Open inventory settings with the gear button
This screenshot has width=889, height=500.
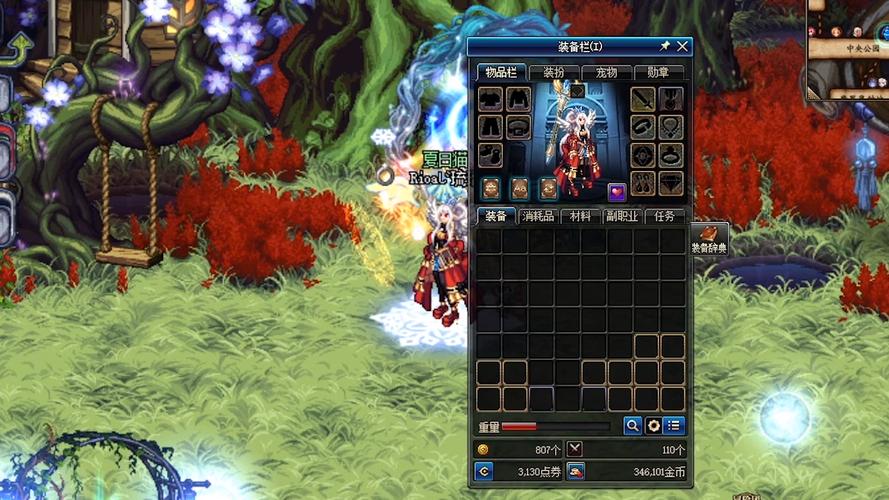pos(654,426)
